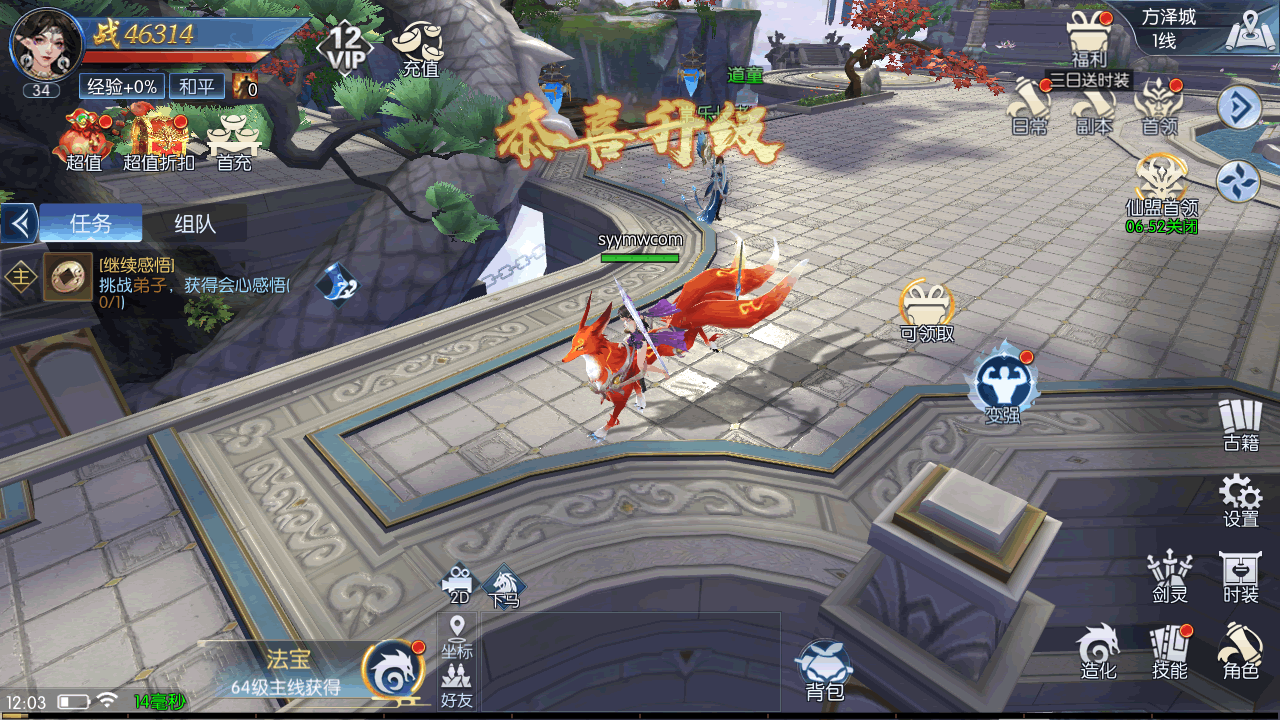Open the 古籍 ancient books menu
The image size is (1280, 720).
point(1240,424)
